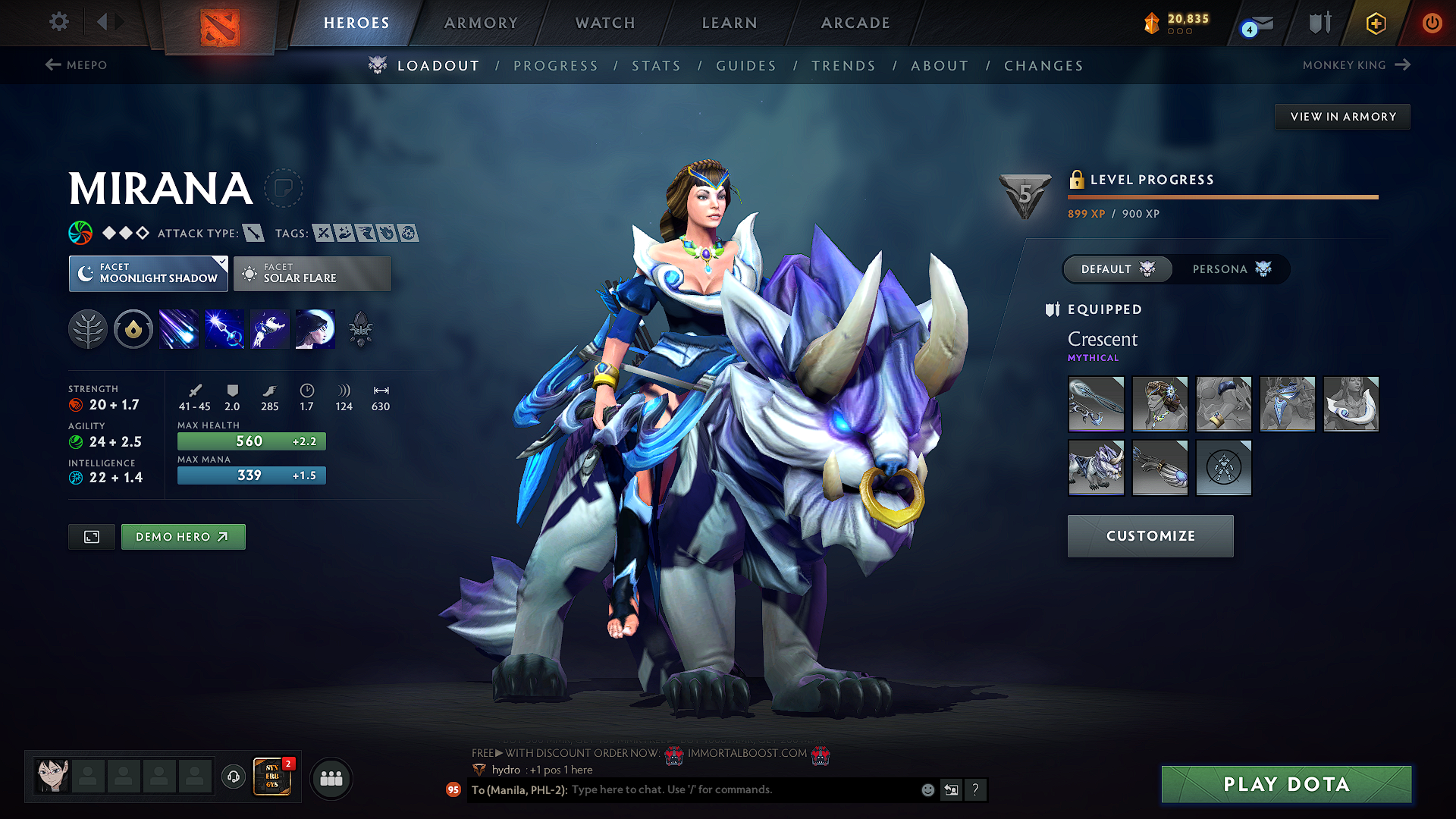Select the Sacred Arrow ability icon
This screenshot has height=819, width=1456.
click(224, 329)
